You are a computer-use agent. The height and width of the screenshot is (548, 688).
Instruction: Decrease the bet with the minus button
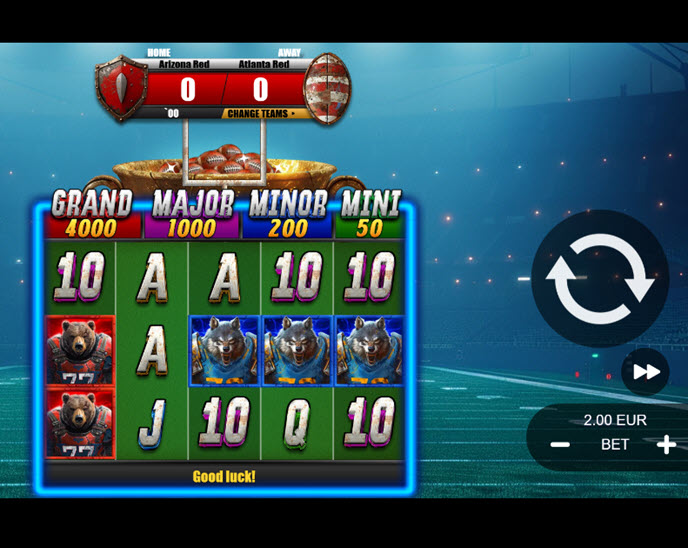pos(560,445)
